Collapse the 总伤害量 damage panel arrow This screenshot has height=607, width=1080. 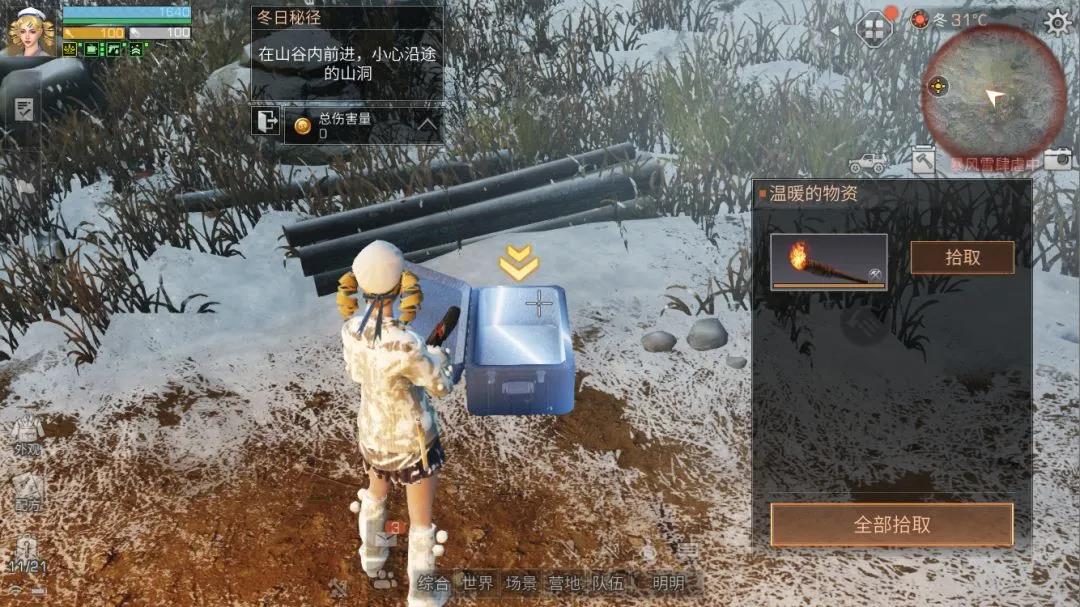click(x=427, y=125)
